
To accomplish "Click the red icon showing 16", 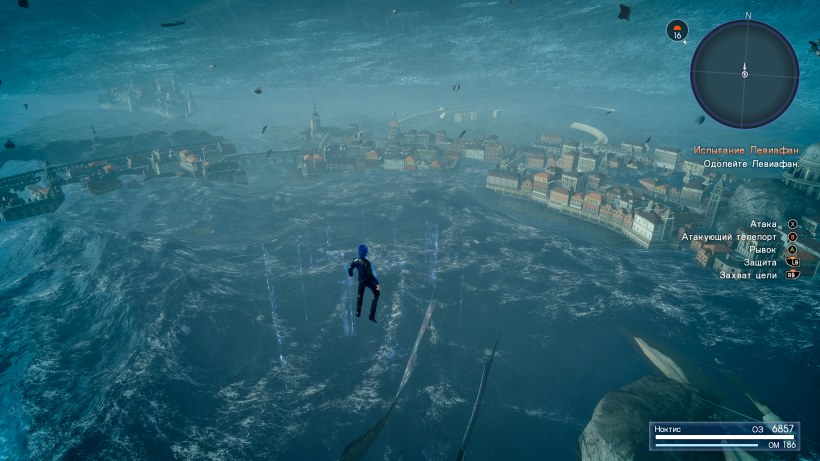I will [x=677, y=31].
